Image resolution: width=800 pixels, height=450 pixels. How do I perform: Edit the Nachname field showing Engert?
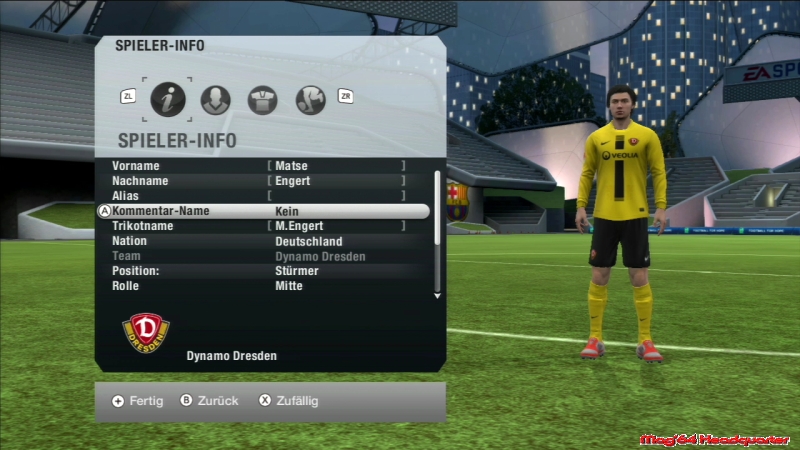click(335, 181)
